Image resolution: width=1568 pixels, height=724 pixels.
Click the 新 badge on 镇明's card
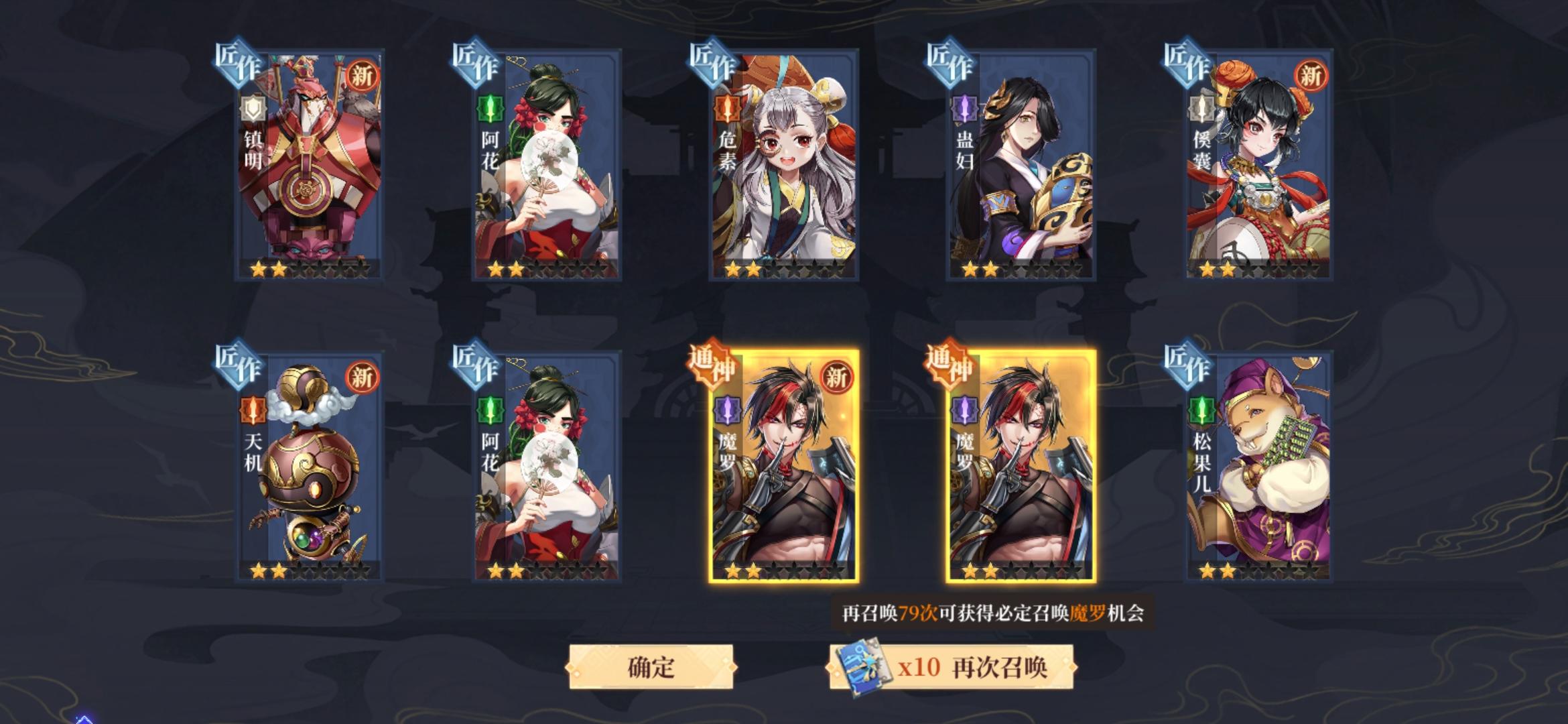(x=361, y=77)
